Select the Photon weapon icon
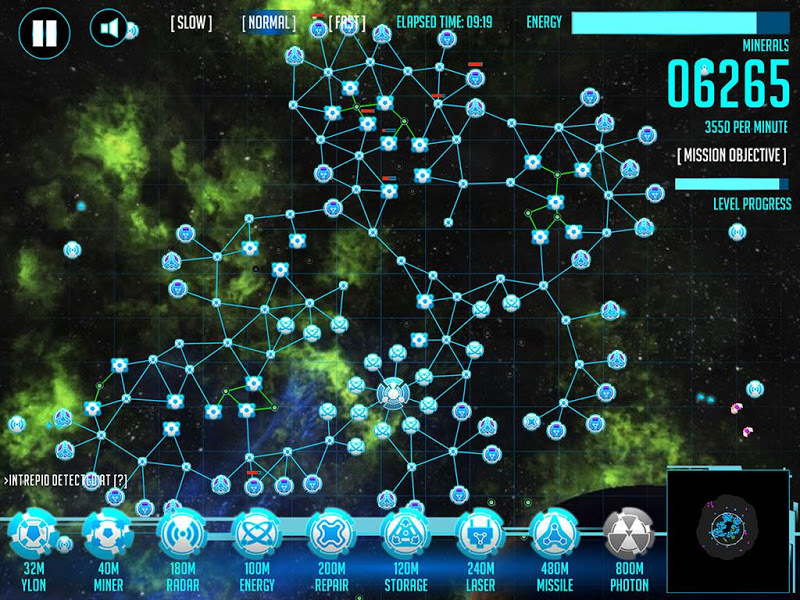 [x=628, y=536]
